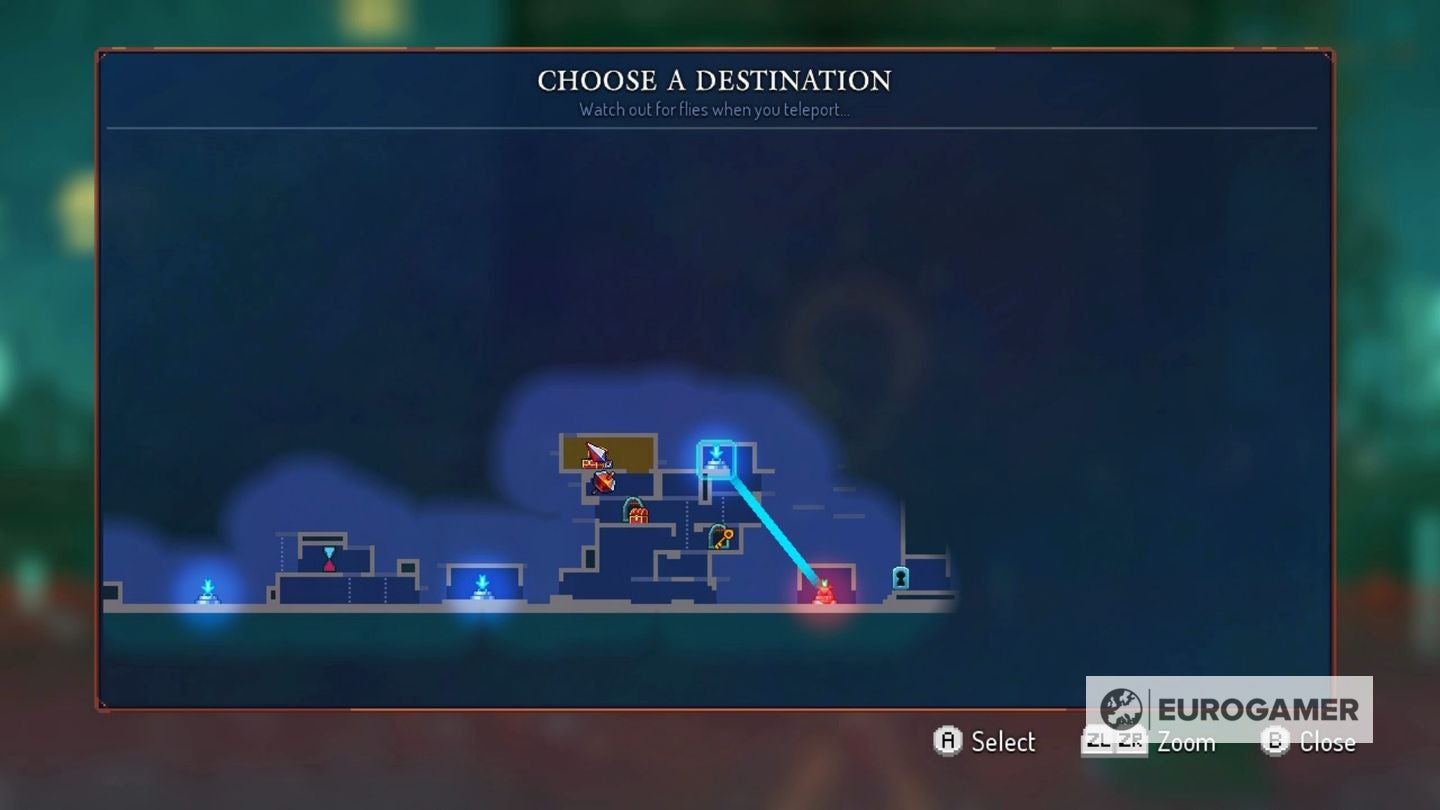Click the ZL shoulder button icon
The image size is (1440, 810).
pyautogui.click(x=1100, y=742)
